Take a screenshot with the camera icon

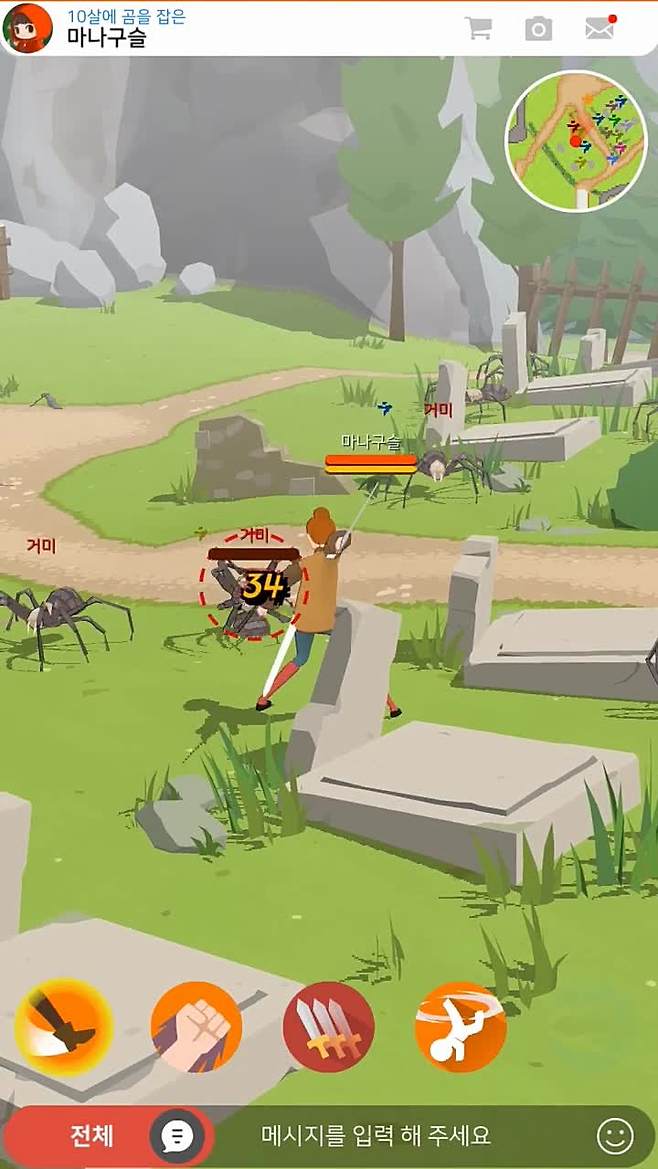coord(538,29)
